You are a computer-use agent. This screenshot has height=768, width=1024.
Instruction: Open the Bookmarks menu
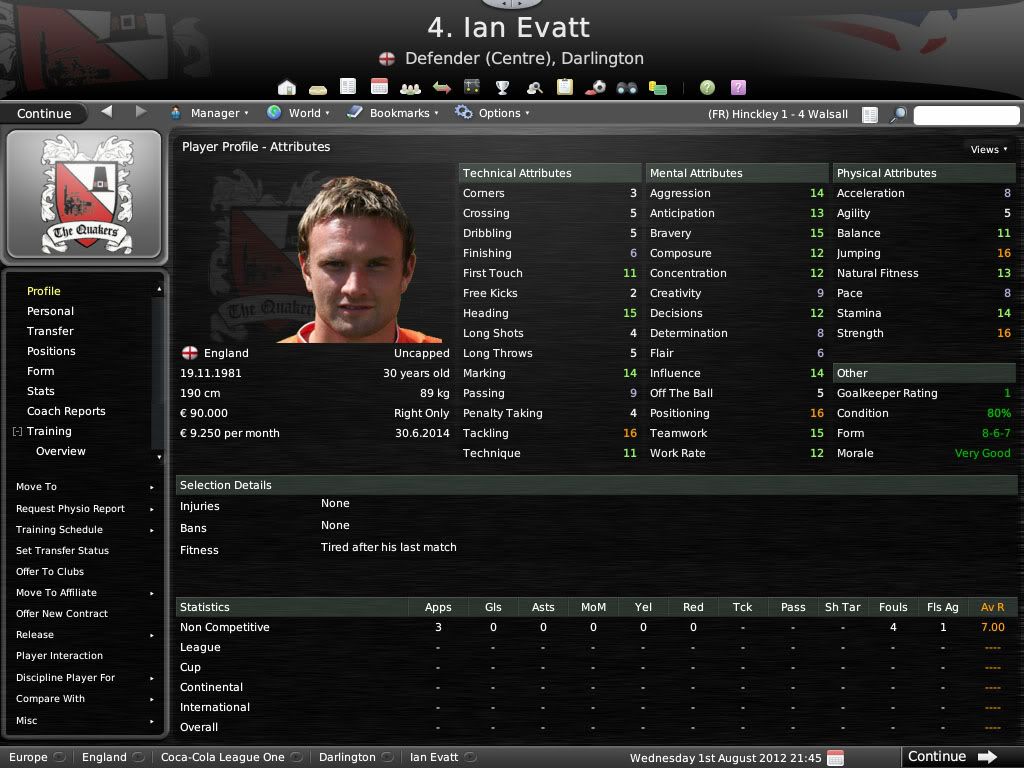coord(393,113)
